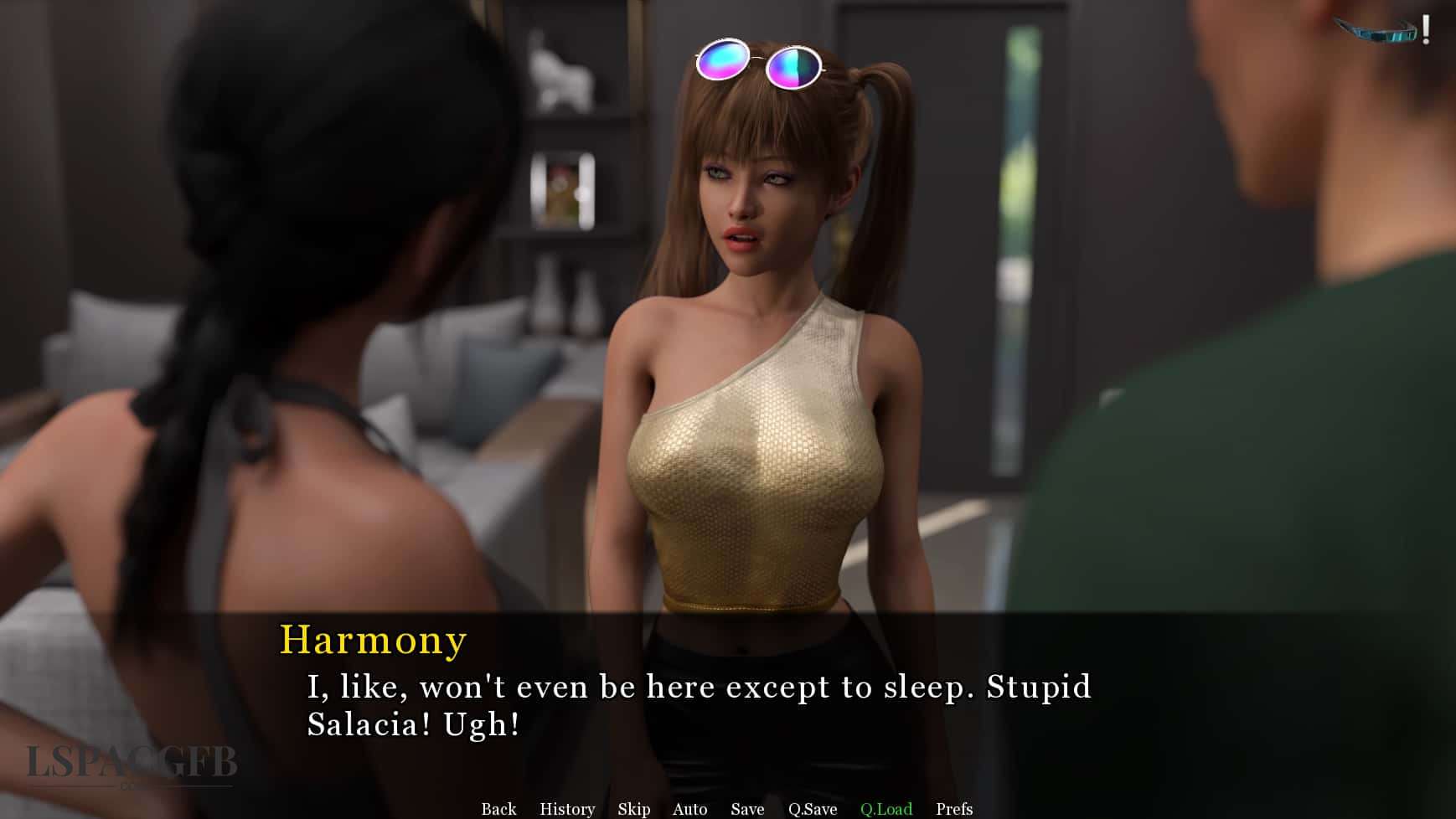Perform a quick save with Q.Save
Image resolution: width=1456 pixels, height=819 pixels.
pyautogui.click(x=811, y=809)
